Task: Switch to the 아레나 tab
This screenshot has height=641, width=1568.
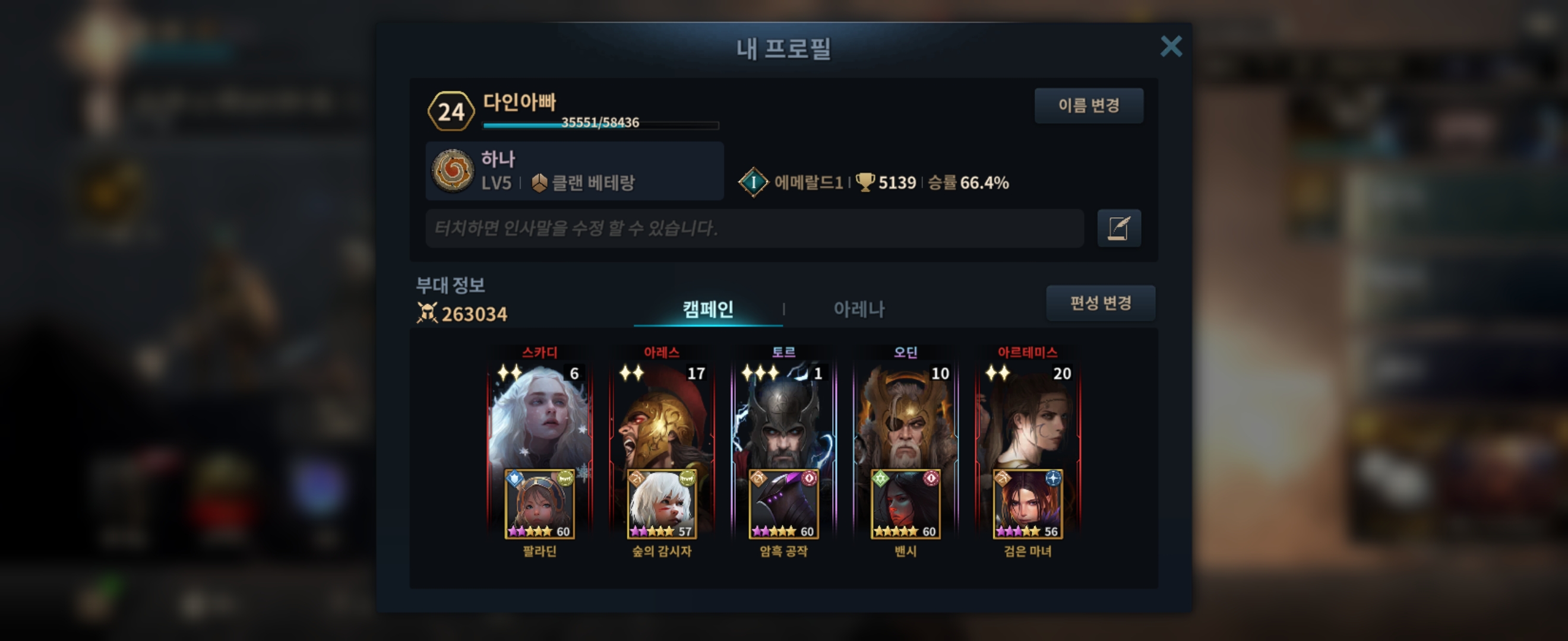Action: [x=858, y=309]
